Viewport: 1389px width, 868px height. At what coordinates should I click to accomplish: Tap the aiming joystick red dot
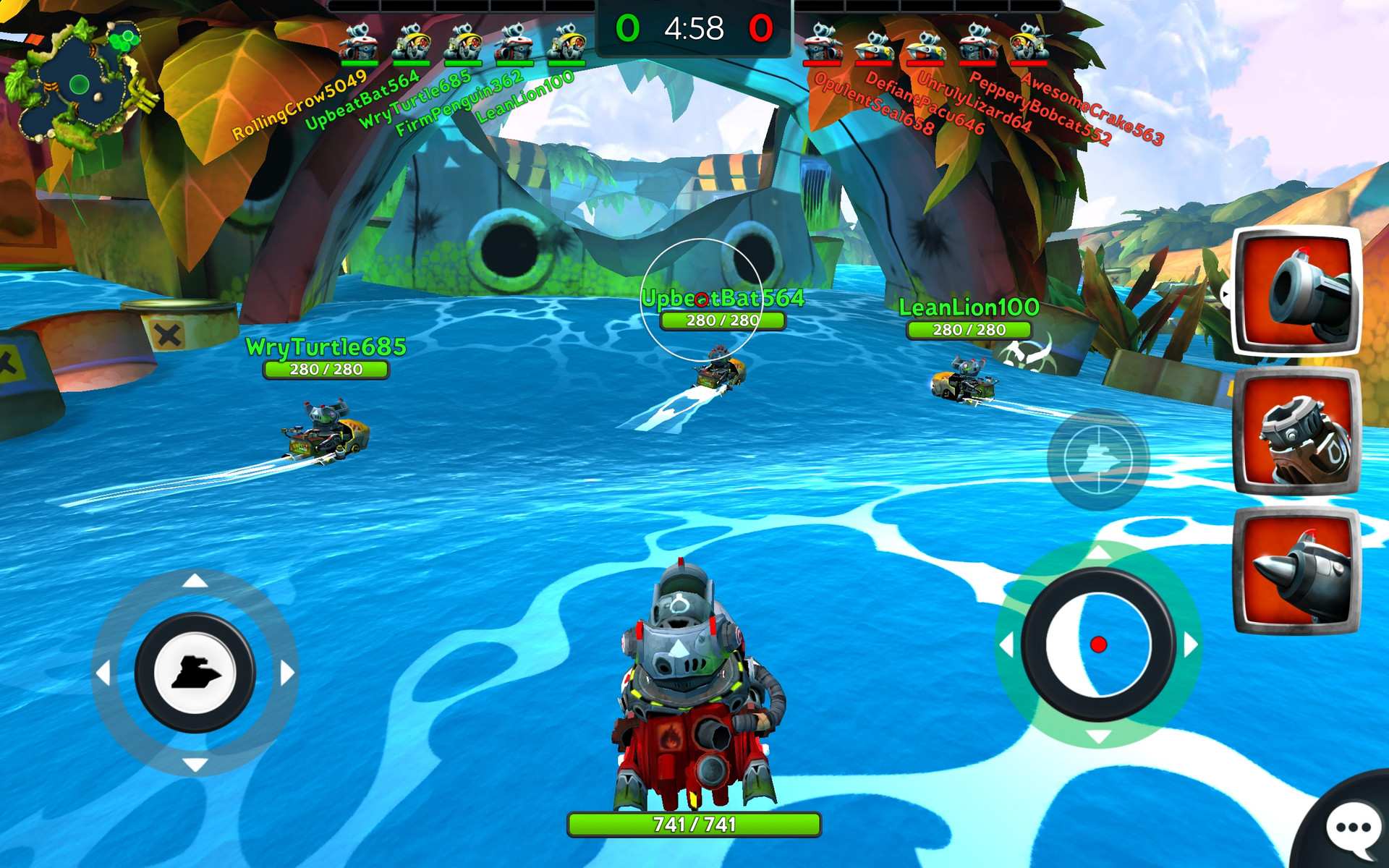(1098, 644)
